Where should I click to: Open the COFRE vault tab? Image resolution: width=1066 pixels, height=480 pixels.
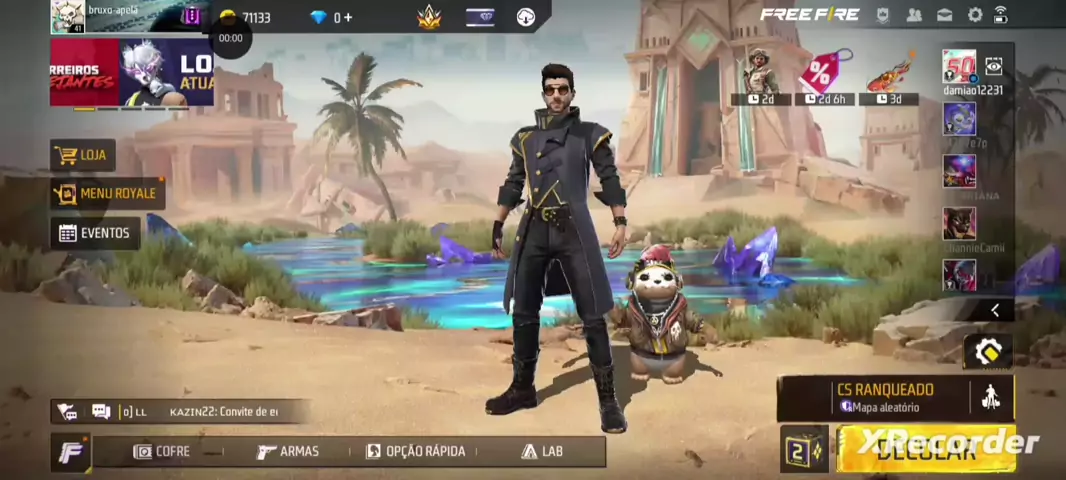pos(162,451)
